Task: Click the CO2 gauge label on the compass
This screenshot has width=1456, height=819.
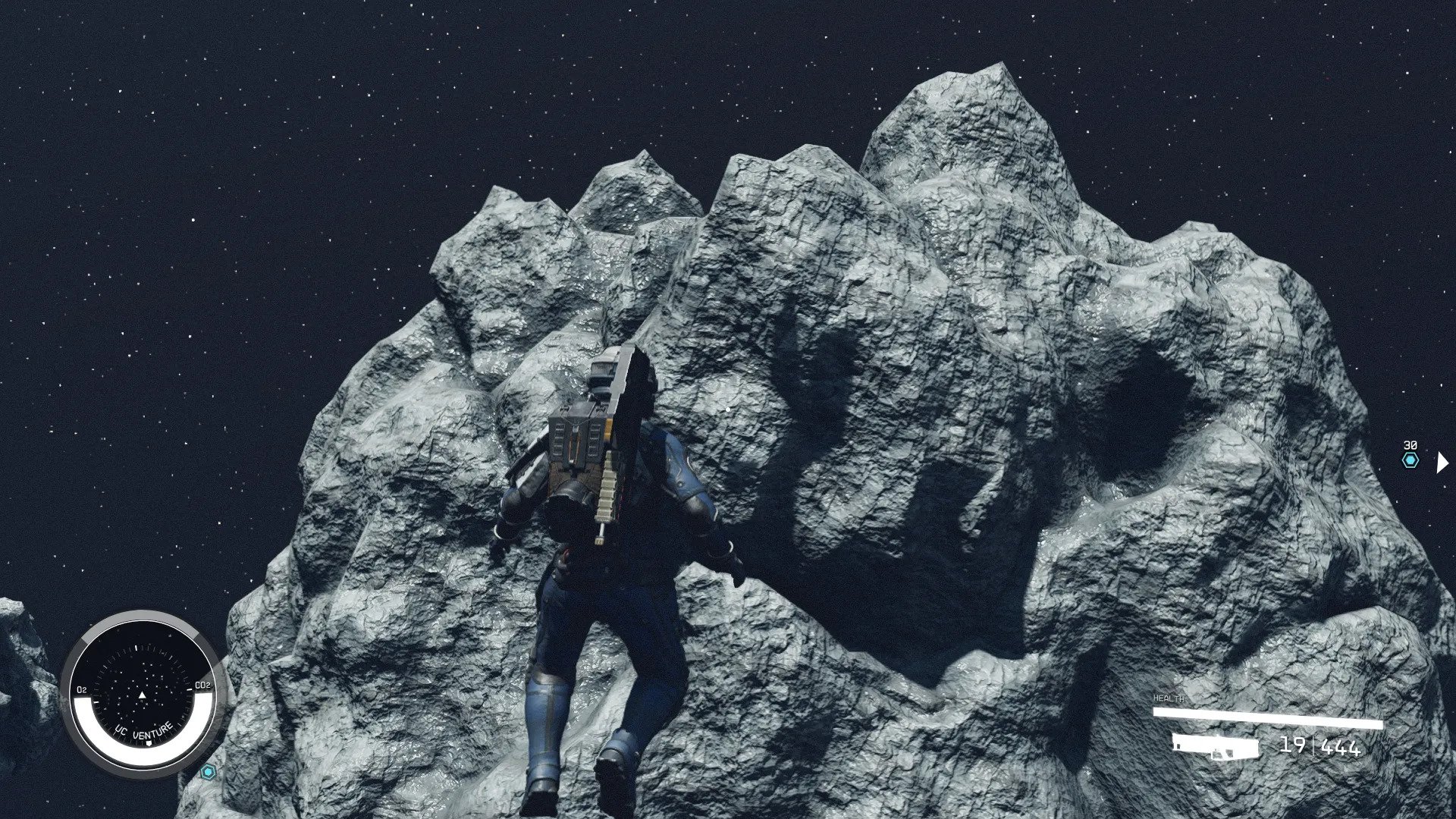Action: pos(202,685)
